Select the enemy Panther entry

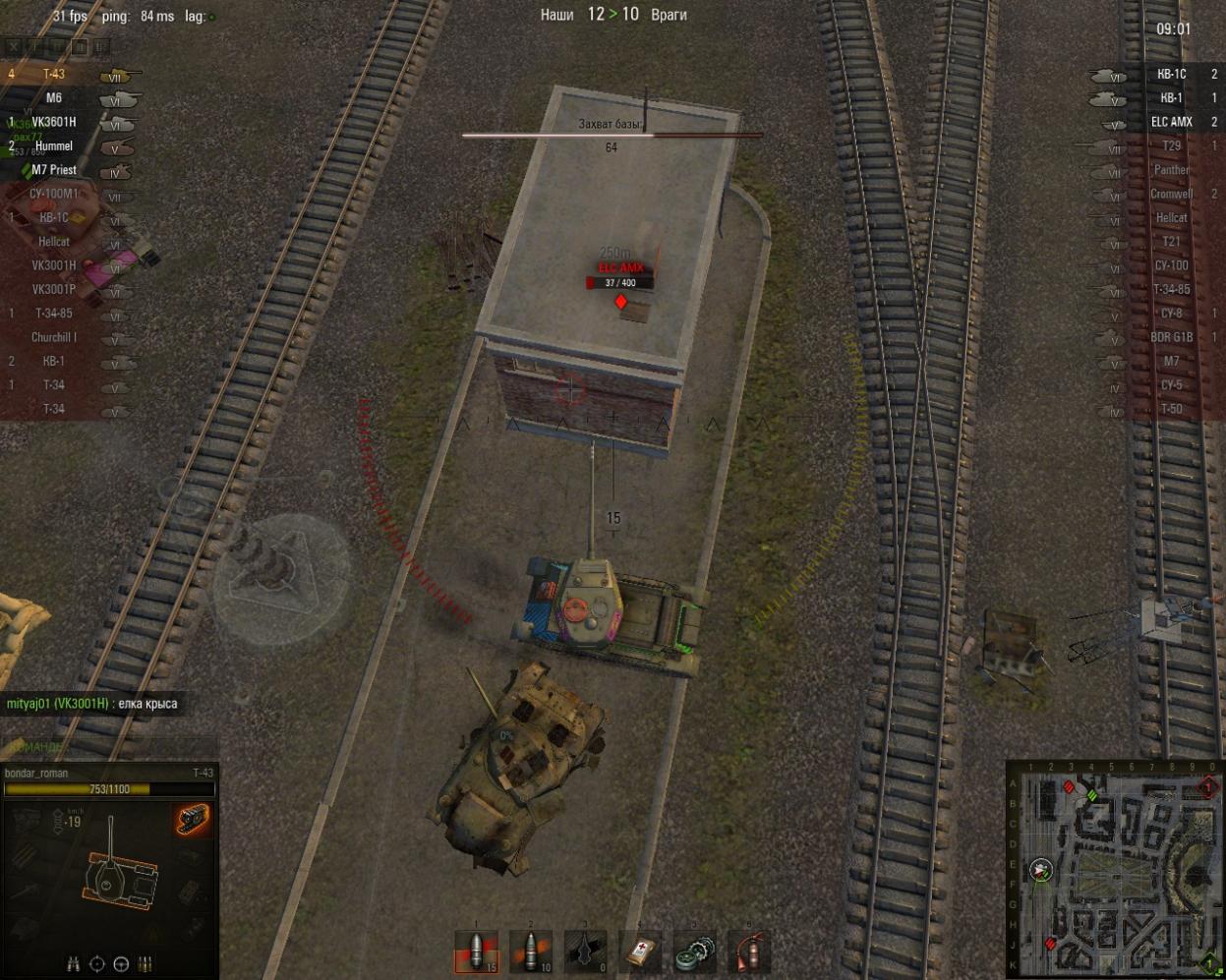coord(1171,170)
